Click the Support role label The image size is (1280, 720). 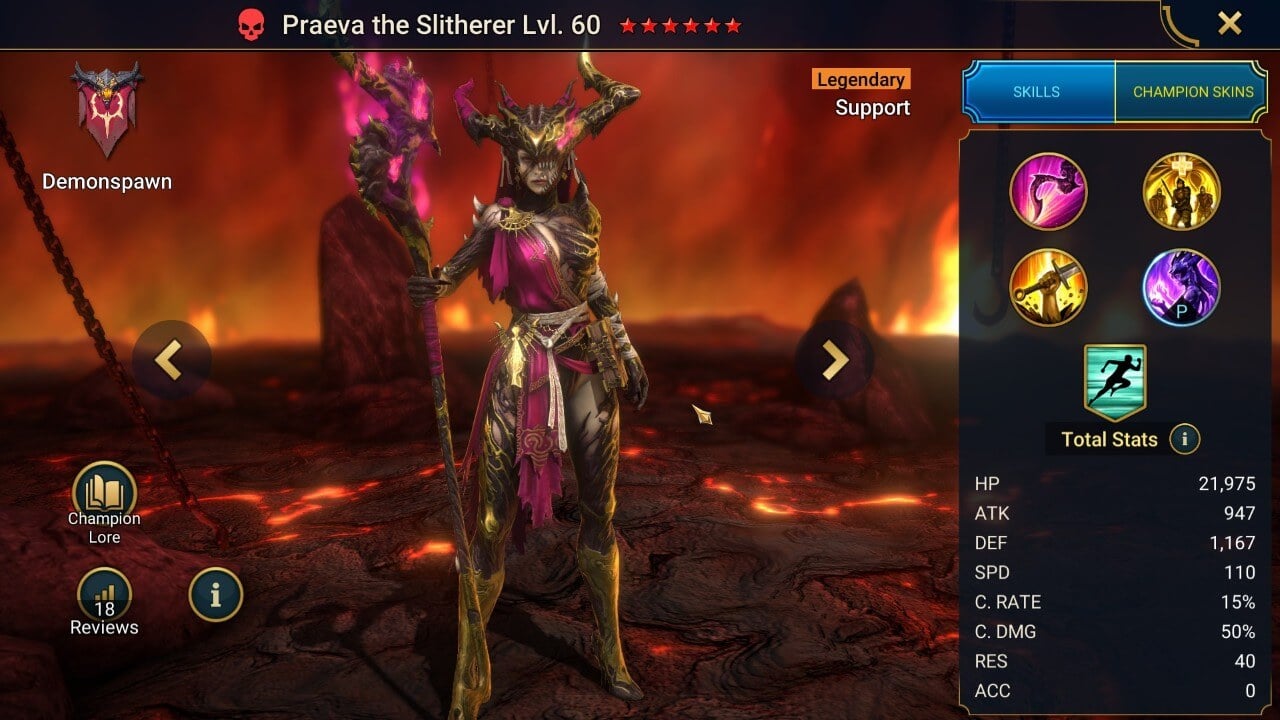tap(872, 108)
